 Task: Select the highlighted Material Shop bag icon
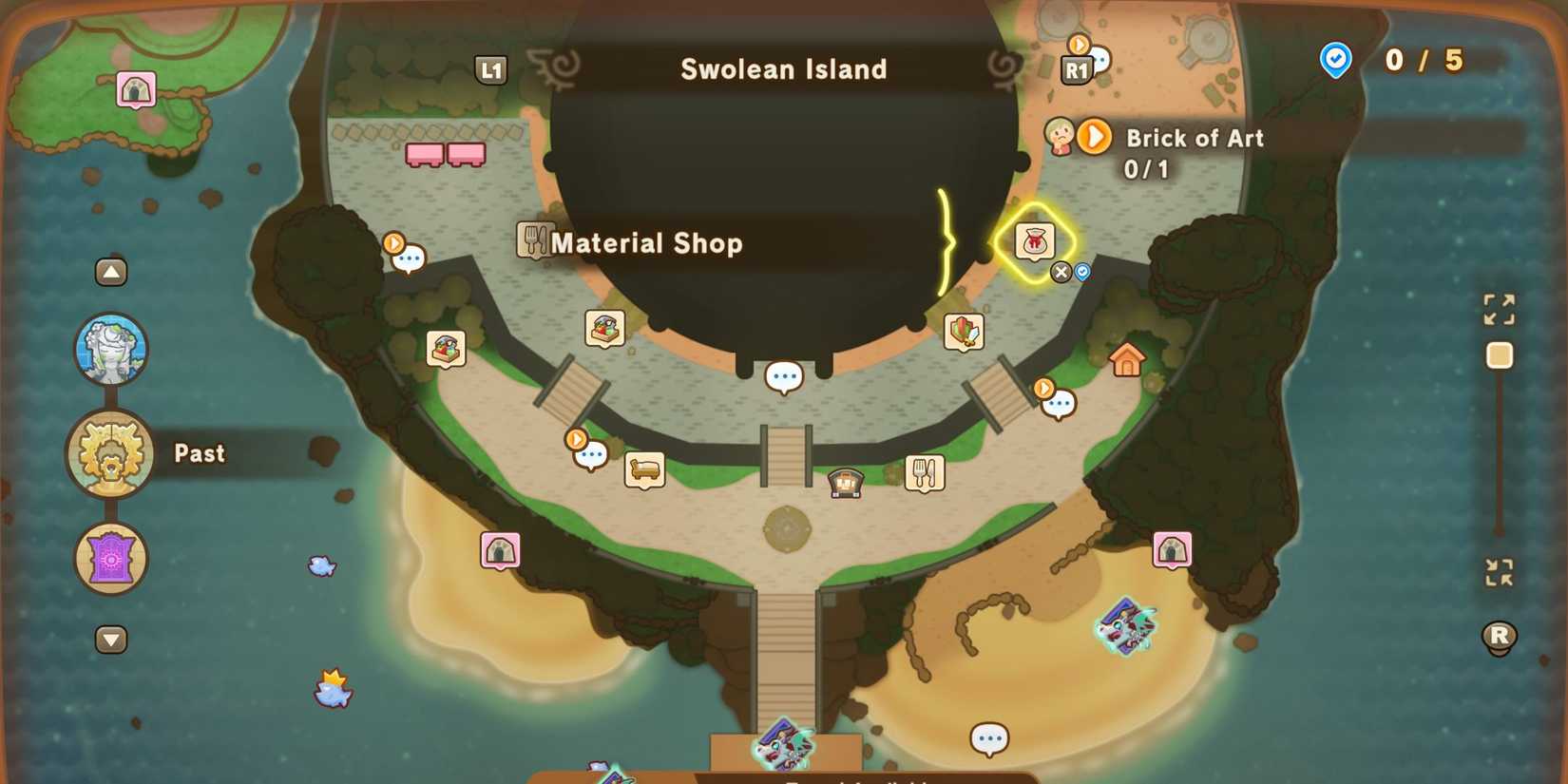(x=1037, y=242)
